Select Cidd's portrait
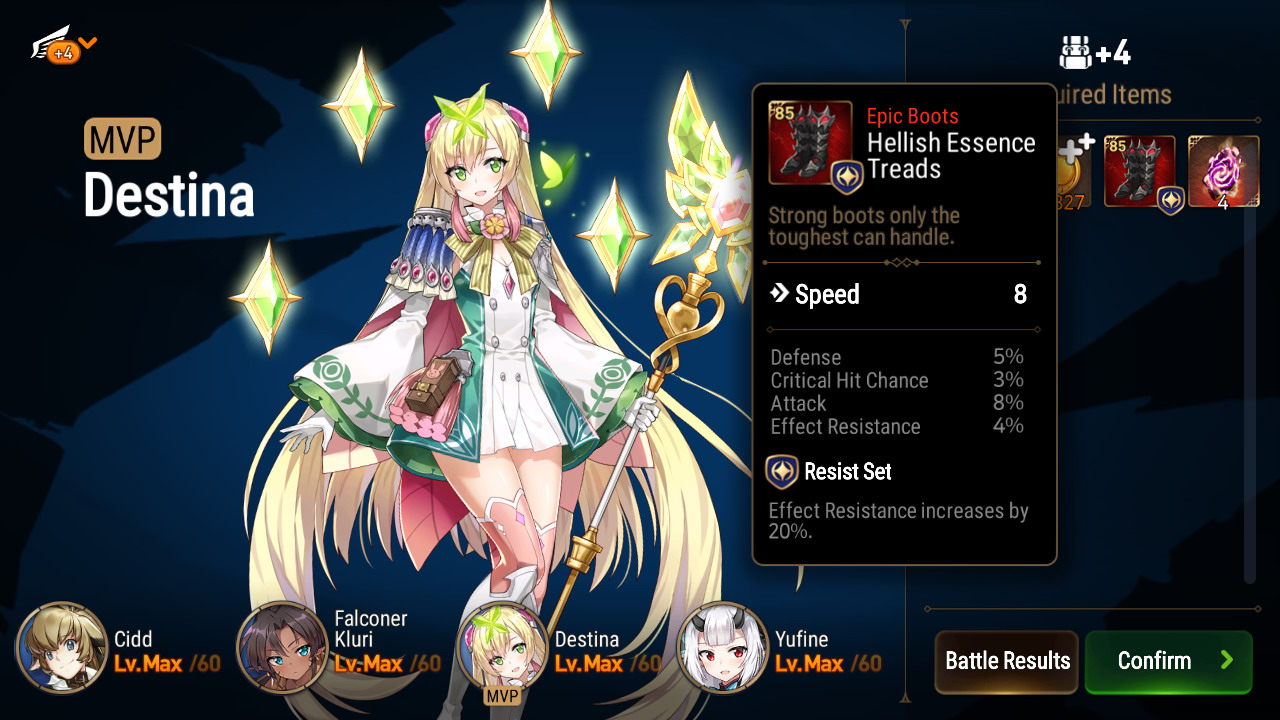 [61, 648]
